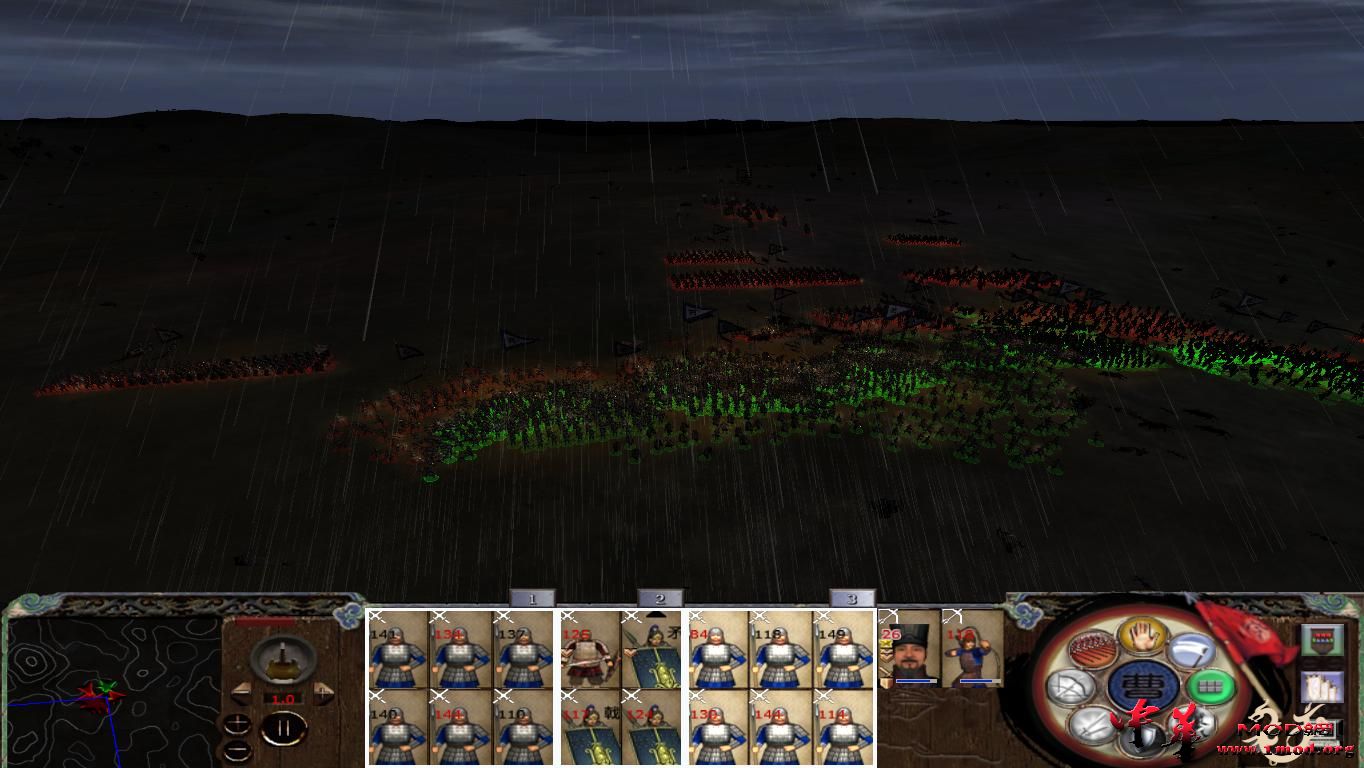Decrease game speed with the left arrow
Image resolution: width=1364 pixels, height=768 pixels.
tap(241, 693)
